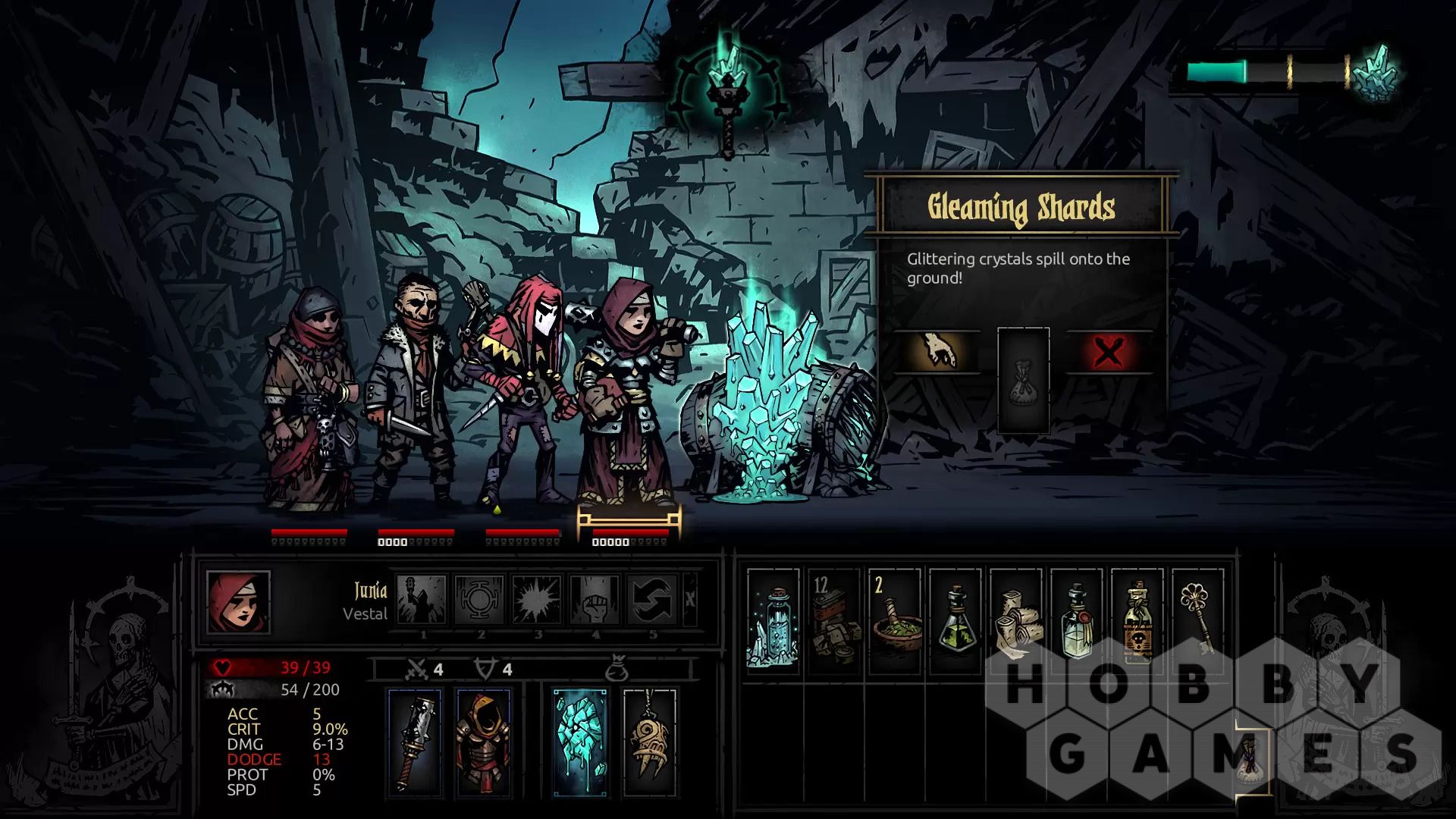
Task: Choose the round sigil skill icon
Action: click(x=480, y=599)
